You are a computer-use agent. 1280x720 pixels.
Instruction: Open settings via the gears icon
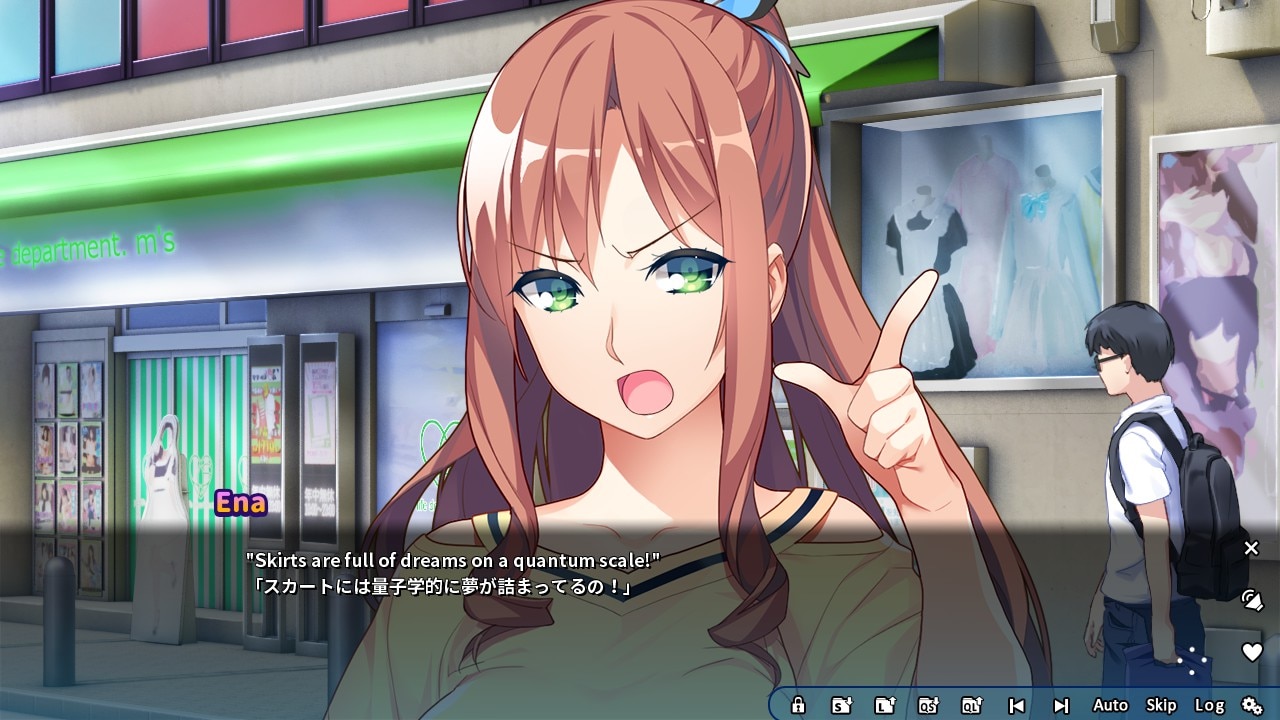pos(1251,705)
